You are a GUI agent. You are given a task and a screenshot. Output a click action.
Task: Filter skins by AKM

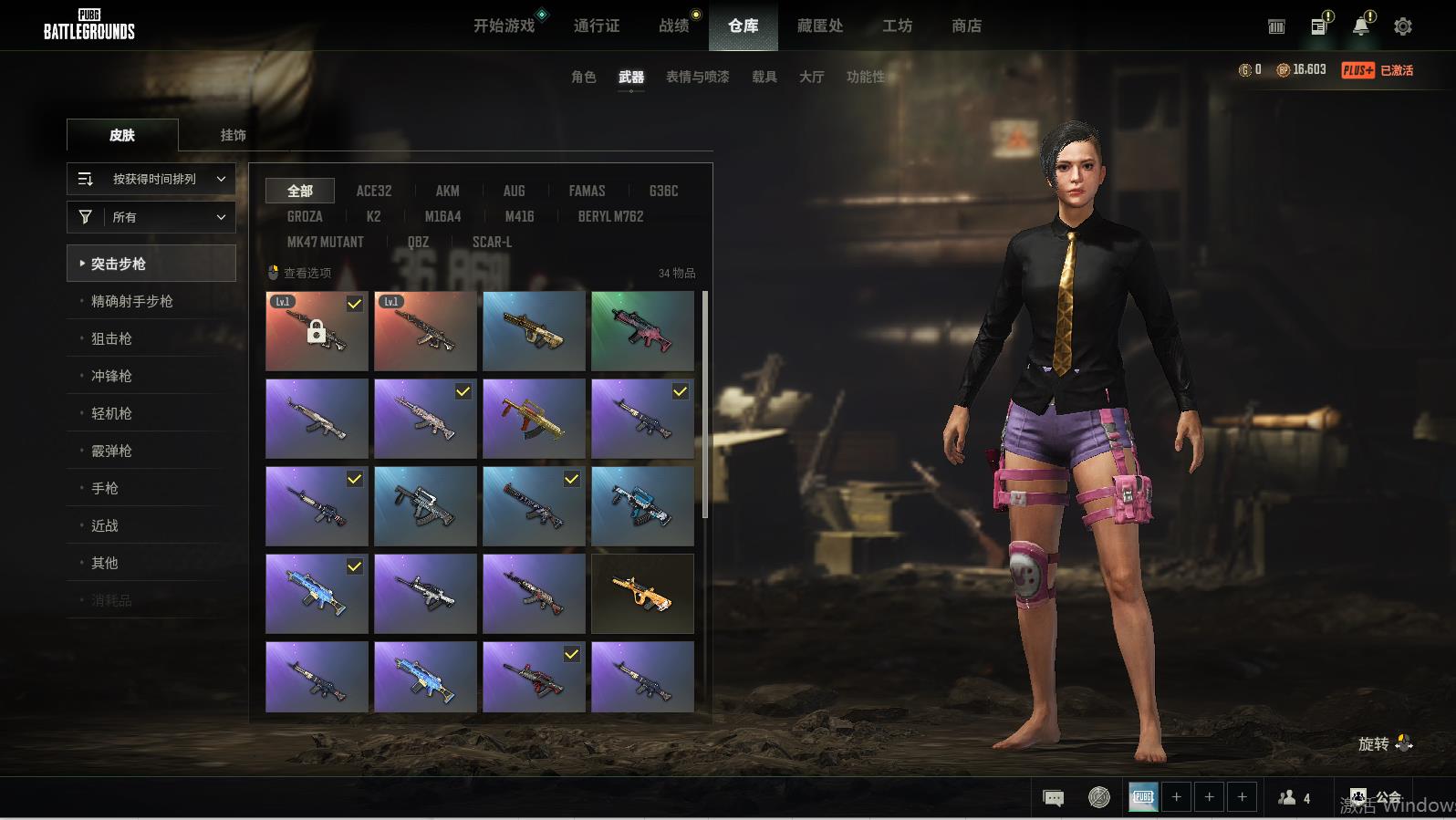coord(447,191)
